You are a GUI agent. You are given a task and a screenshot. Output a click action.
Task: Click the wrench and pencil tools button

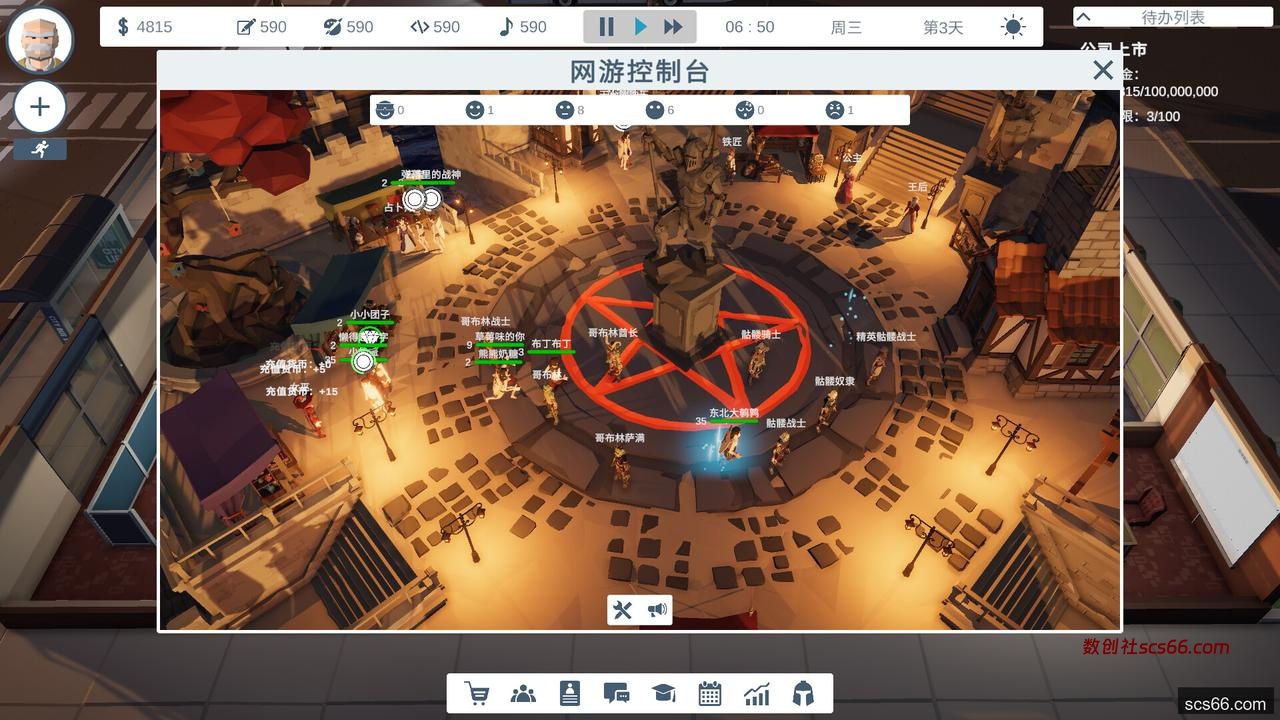[x=623, y=610]
